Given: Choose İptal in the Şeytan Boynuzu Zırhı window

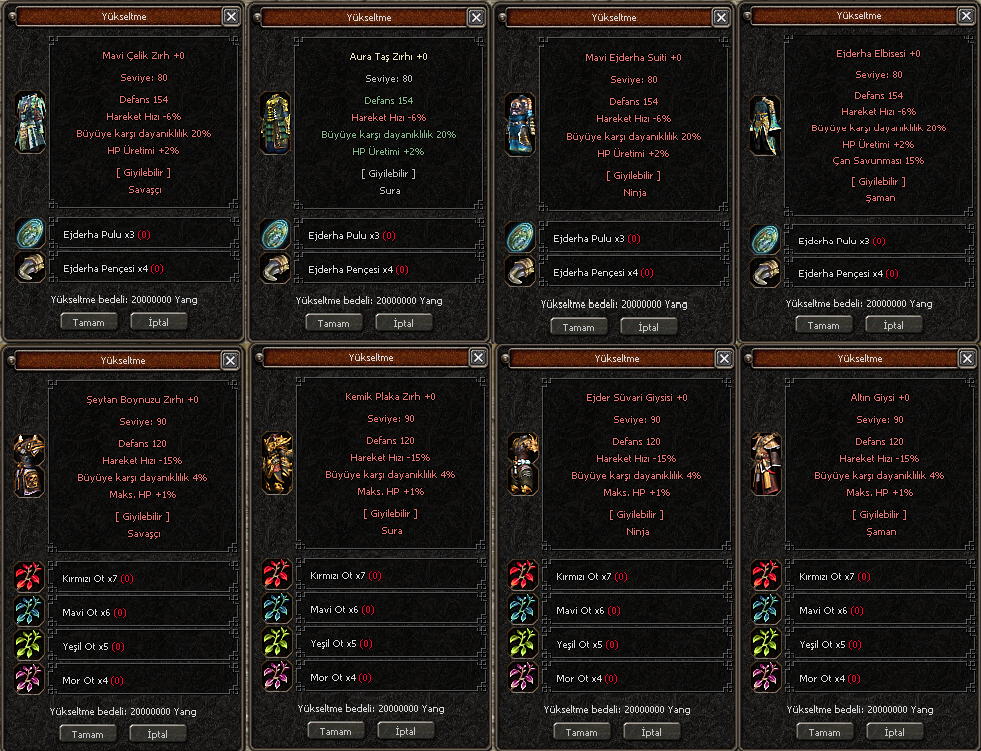Looking at the screenshot, I should [x=157, y=734].
